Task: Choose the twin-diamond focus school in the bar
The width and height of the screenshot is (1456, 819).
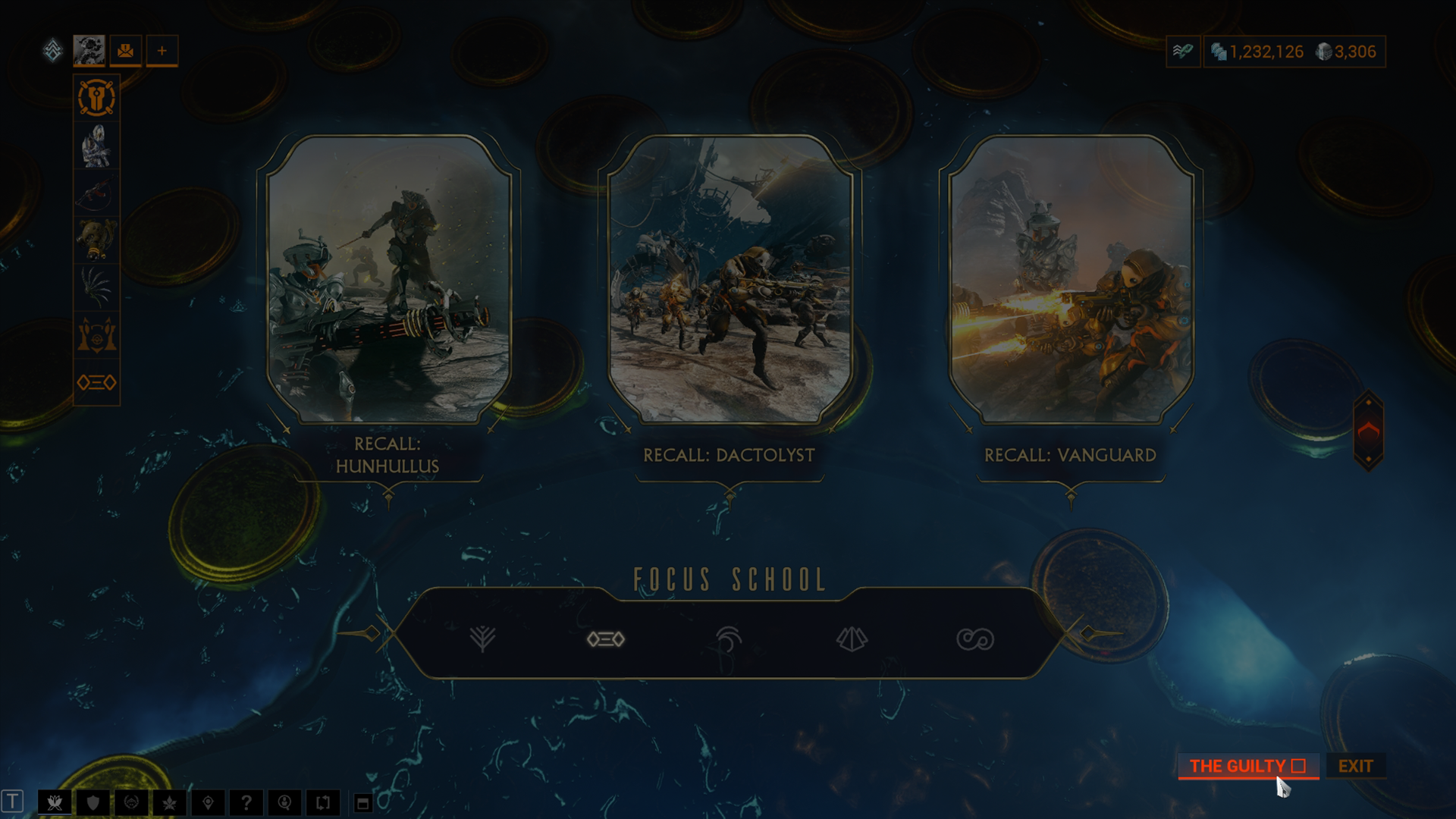Action: [605, 639]
